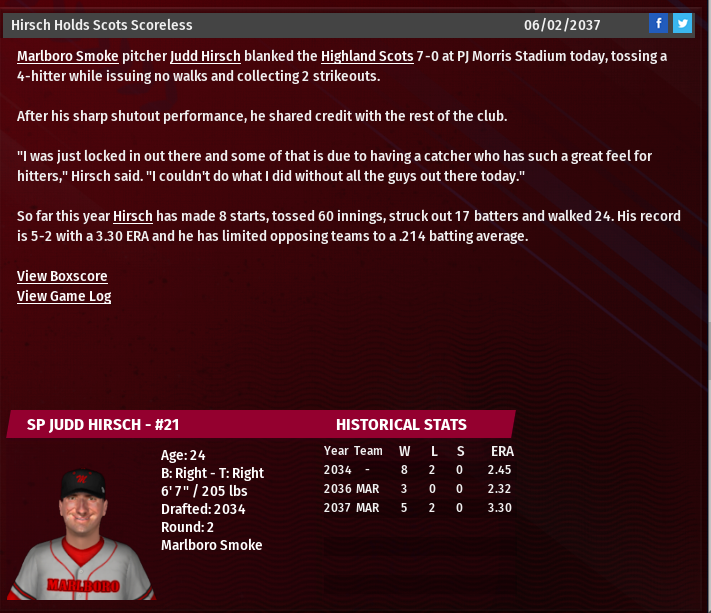Share the article on Facebook
711x613 pixels.
click(x=658, y=24)
